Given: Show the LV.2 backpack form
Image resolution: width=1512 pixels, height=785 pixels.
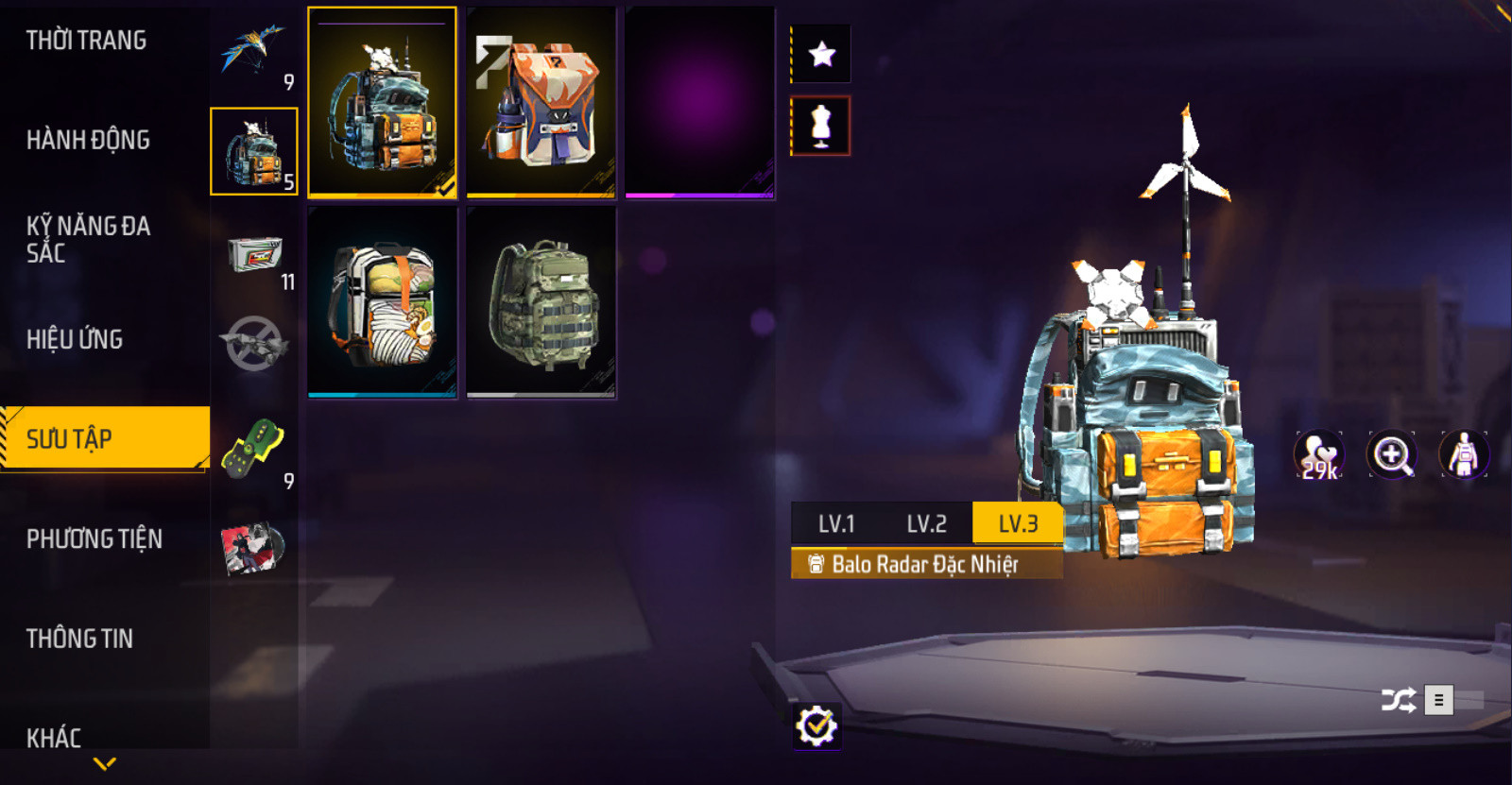Looking at the screenshot, I should [926, 523].
